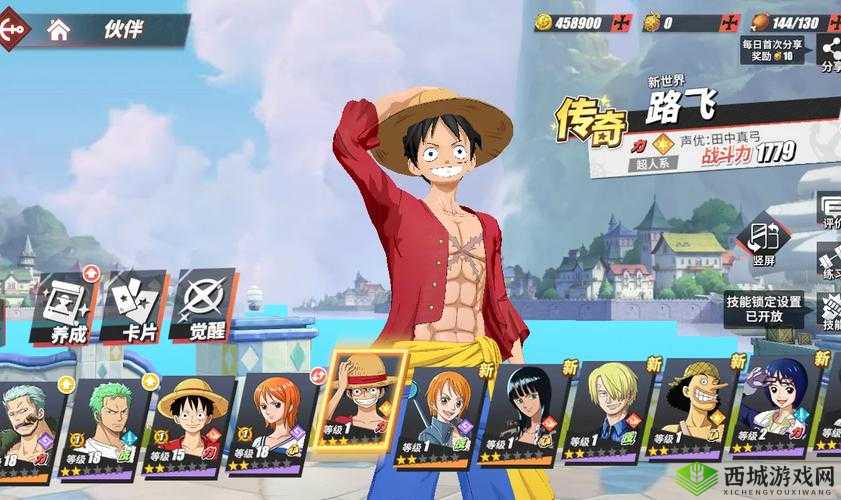841x500 pixels.
Task: Go back with the arrow button
Action: coord(12,29)
